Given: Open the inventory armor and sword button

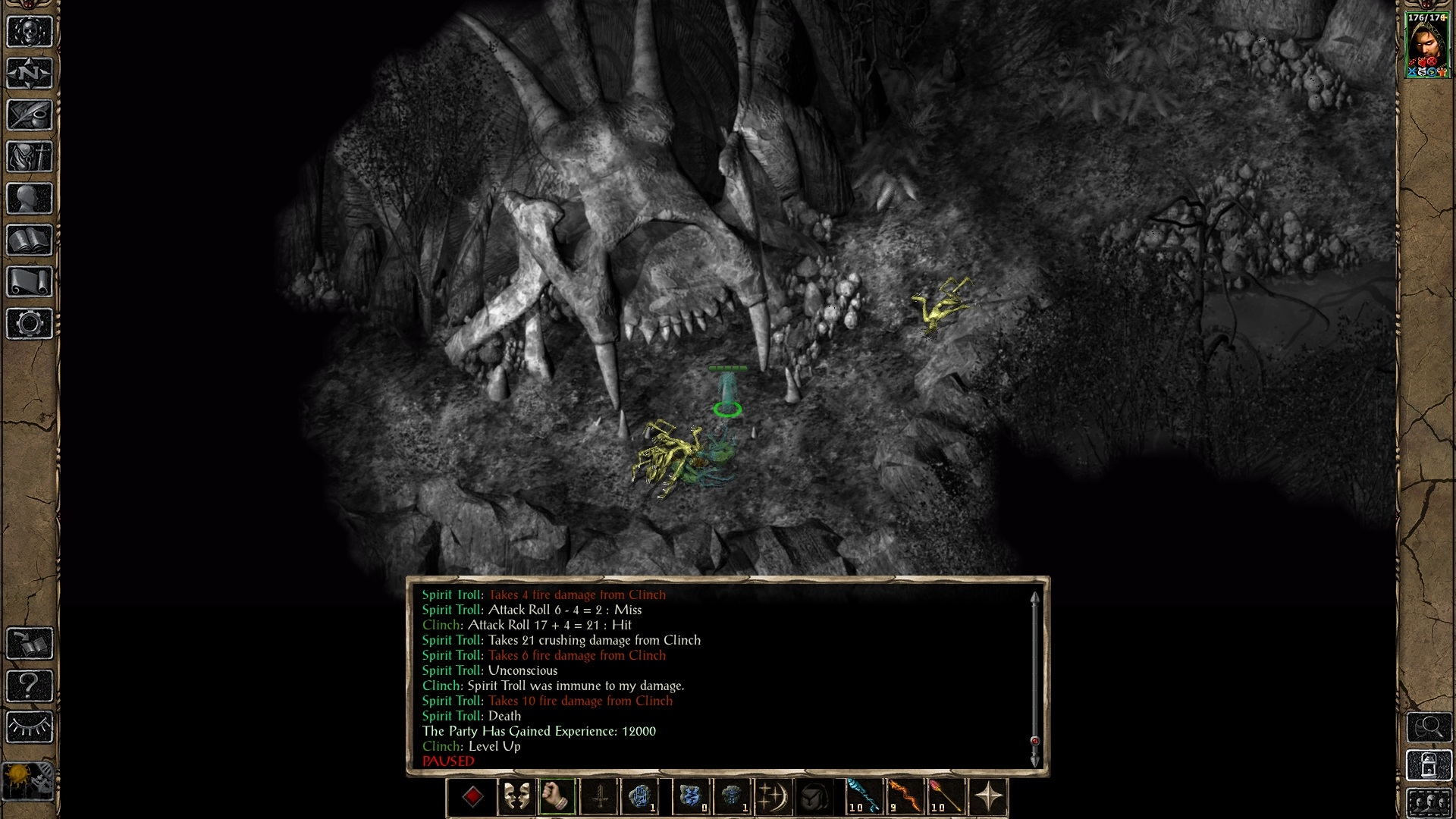Looking at the screenshot, I should 30,157.
